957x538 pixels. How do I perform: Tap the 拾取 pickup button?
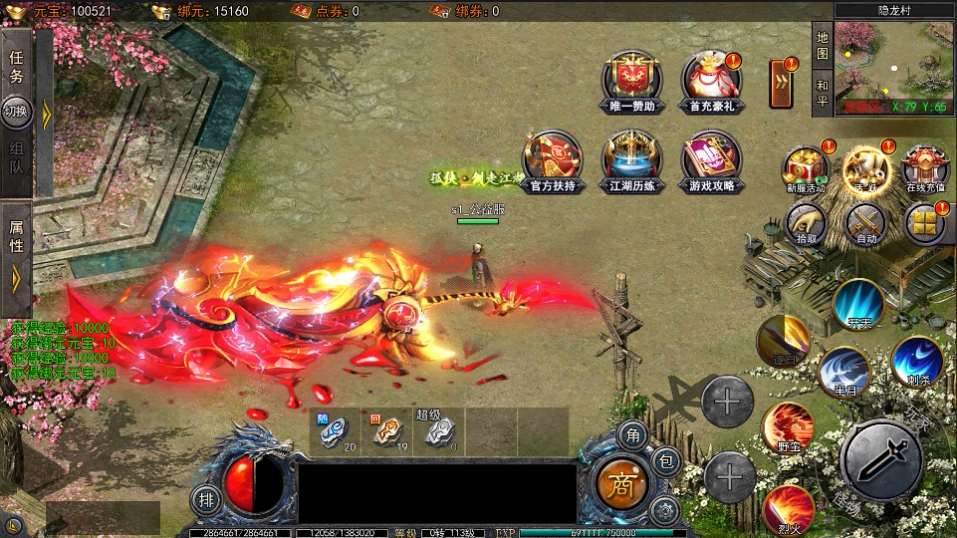(x=805, y=223)
